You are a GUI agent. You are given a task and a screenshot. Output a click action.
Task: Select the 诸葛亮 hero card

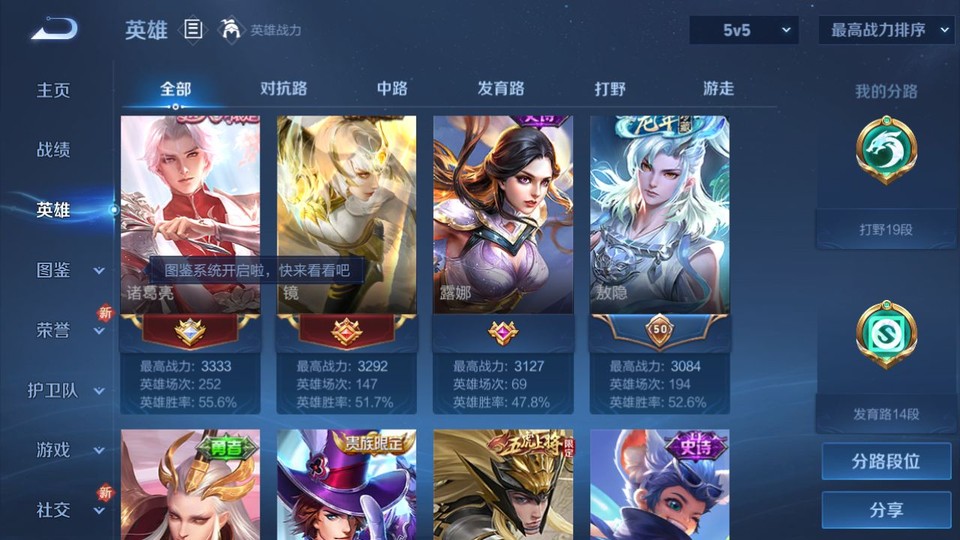(190, 230)
